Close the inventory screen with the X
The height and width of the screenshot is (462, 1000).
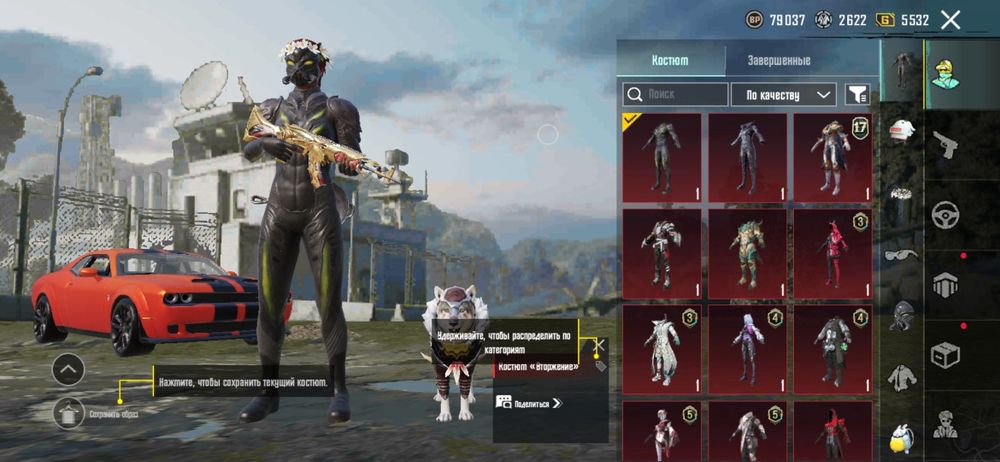[x=951, y=19]
